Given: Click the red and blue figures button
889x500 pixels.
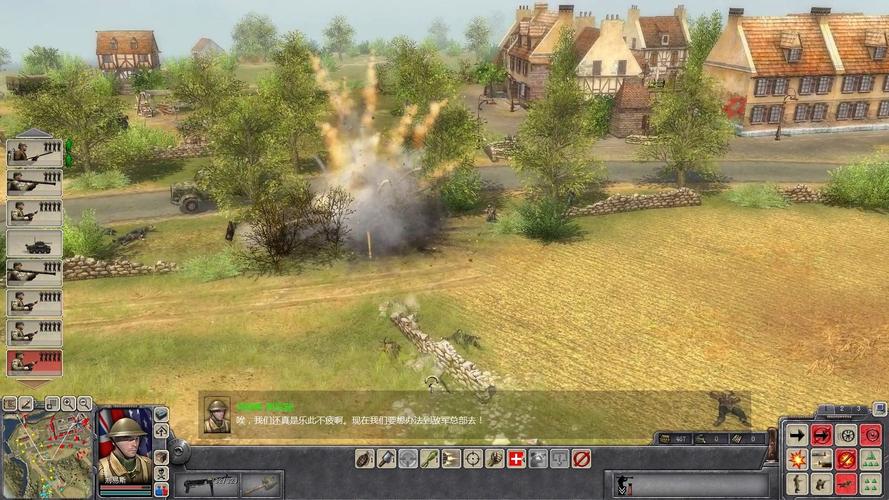Looking at the screenshot, I should click(161, 490).
